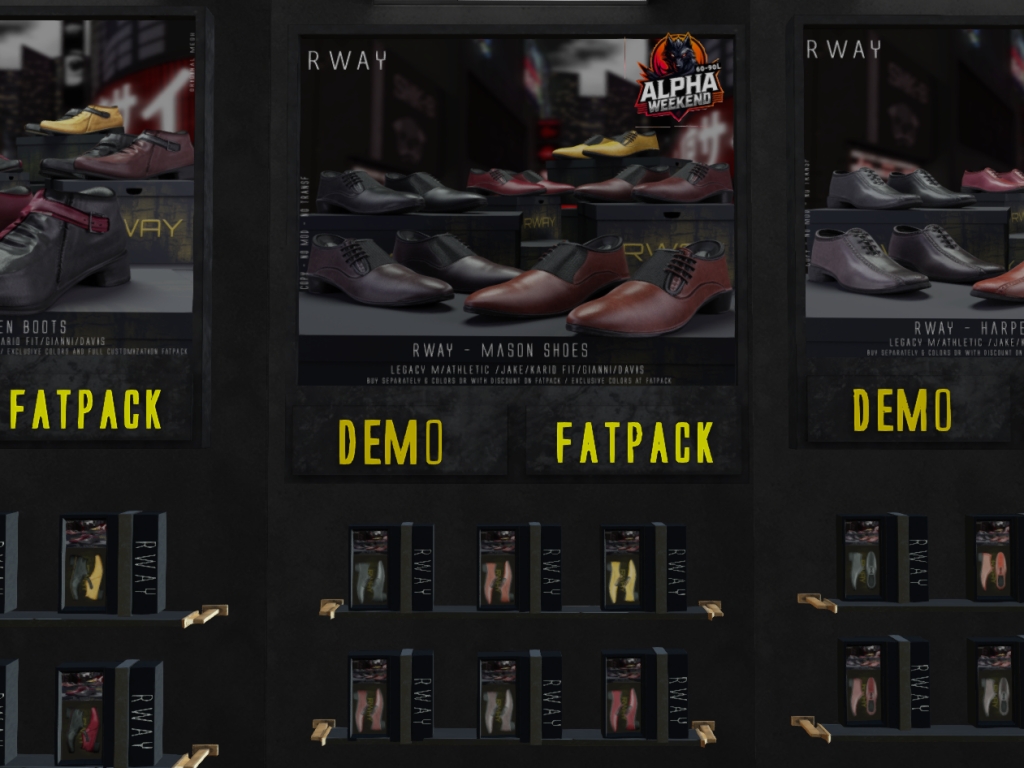The image size is (1024, 768).
Task: Get the DEMO under the Harper poster
Action: coord(902,410)
